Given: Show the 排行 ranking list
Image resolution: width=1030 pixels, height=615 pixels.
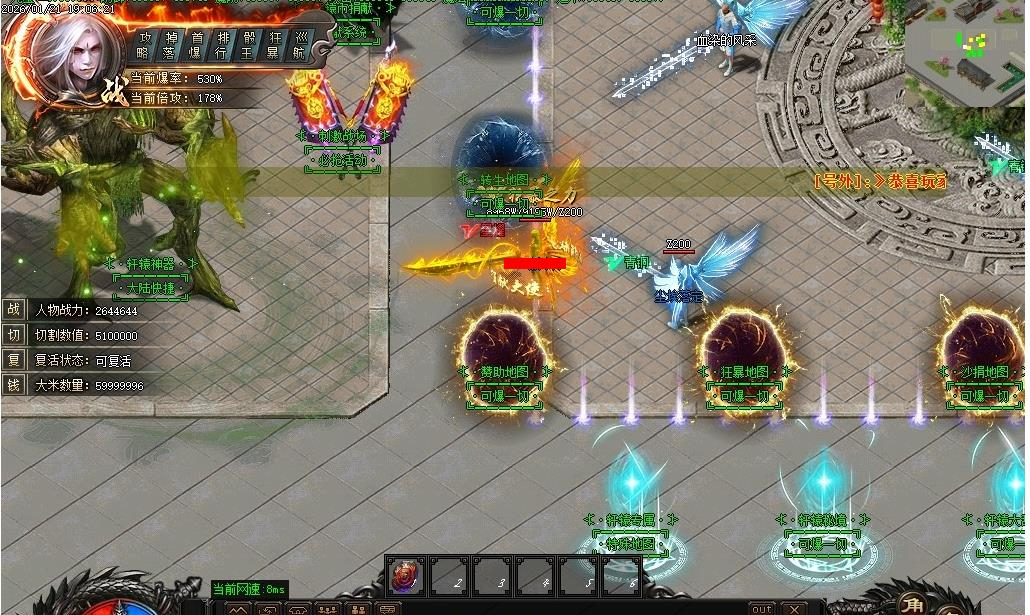Looking at the screenshot, I should click(x=222, y=45).
